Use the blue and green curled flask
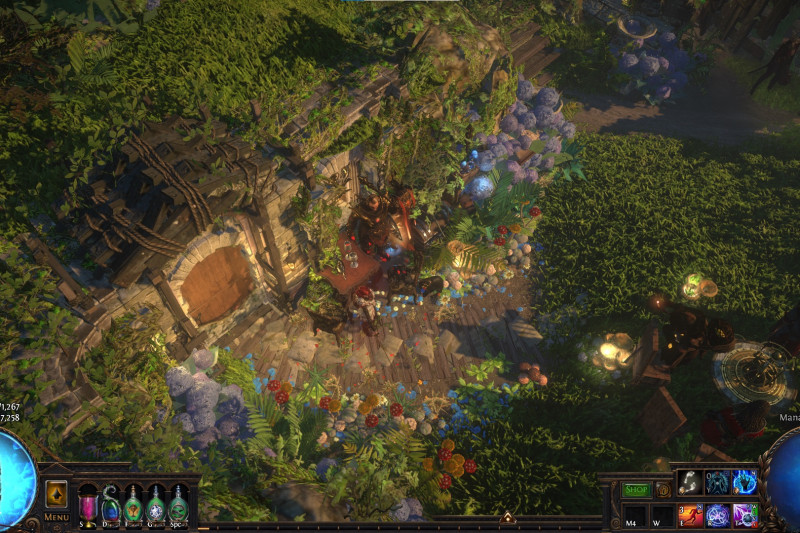This screenshot has height=533, width=800. point(110,502)
